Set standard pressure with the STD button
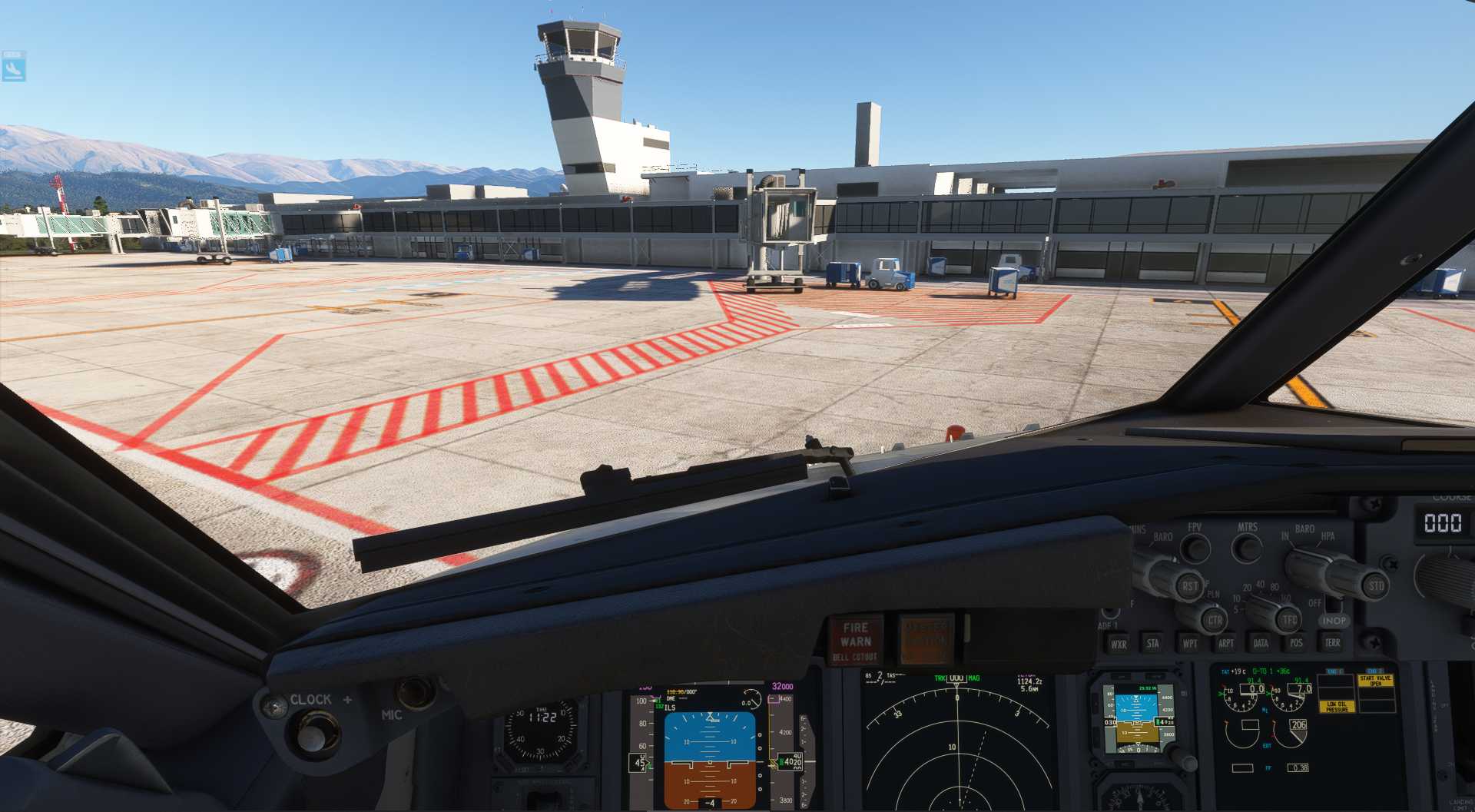Image resolution: width=1475 pixels, height=812 pixels. 1375,585
